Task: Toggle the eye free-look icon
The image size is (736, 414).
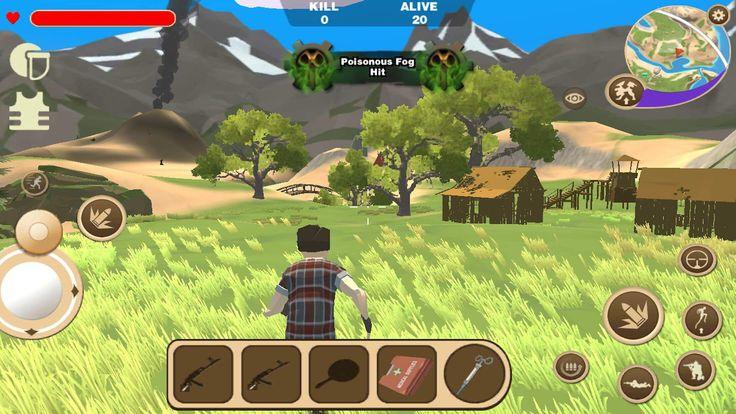Action: pyautogui.click(x=574, y=98)
